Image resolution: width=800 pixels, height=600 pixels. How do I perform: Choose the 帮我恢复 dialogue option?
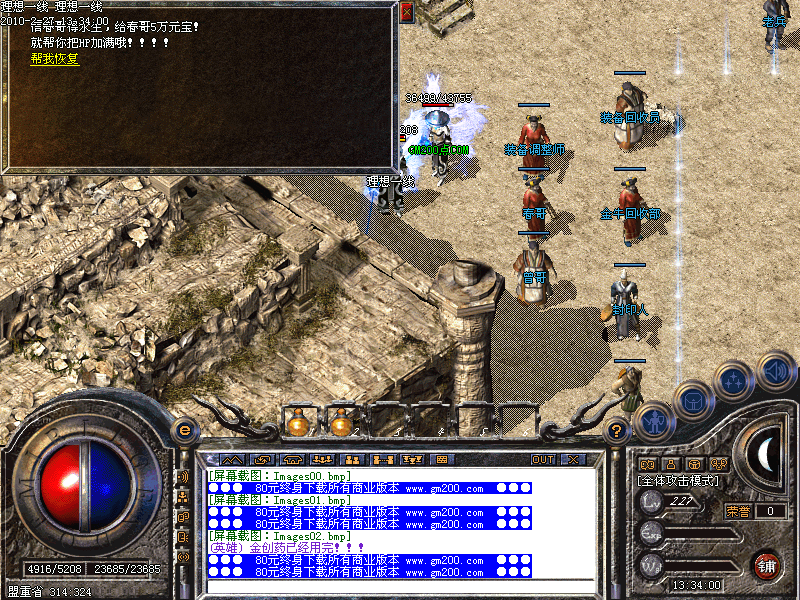pyautogui.click(x=55, y=59)
